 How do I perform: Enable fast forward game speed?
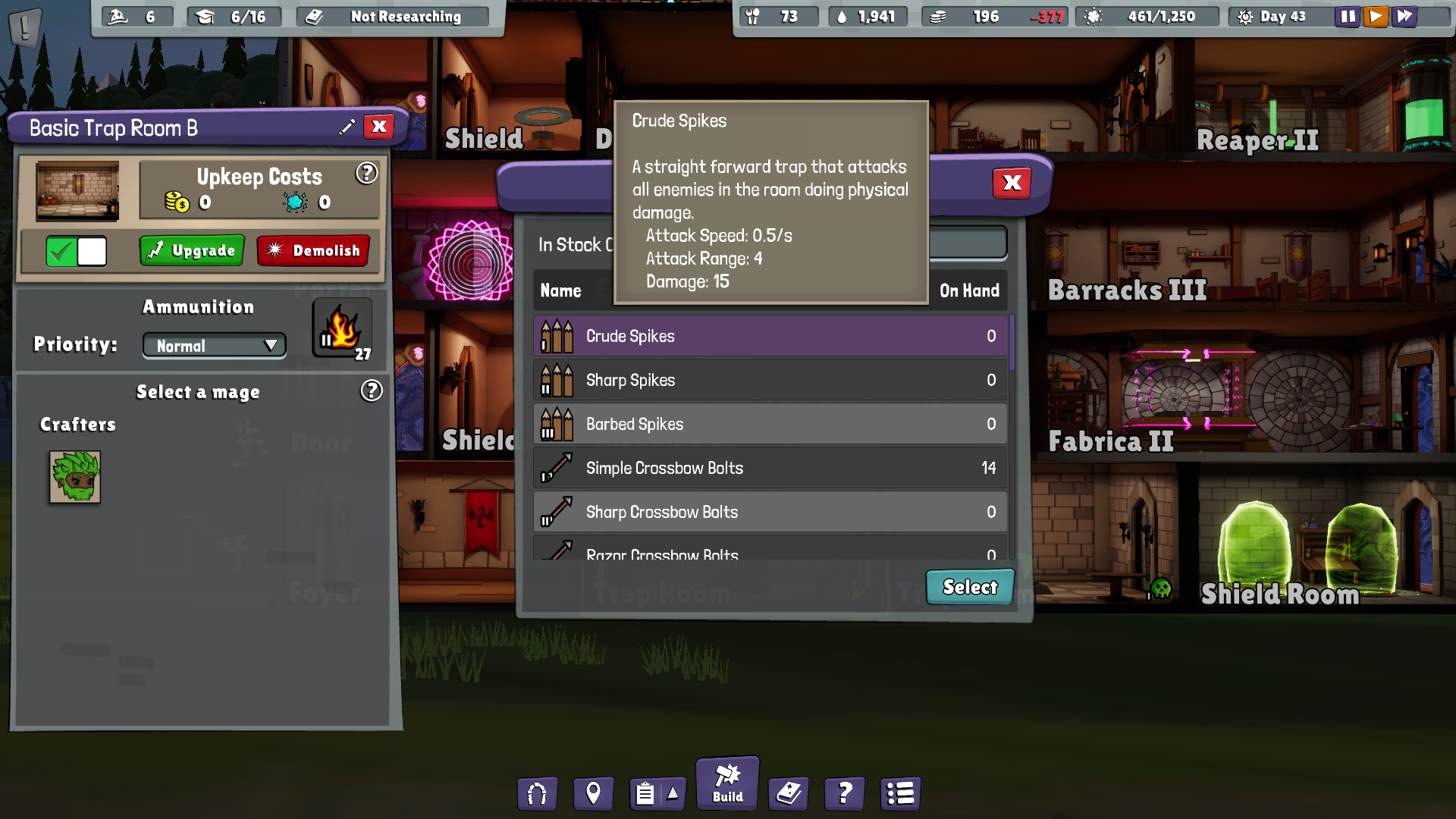coord(1404,16)
